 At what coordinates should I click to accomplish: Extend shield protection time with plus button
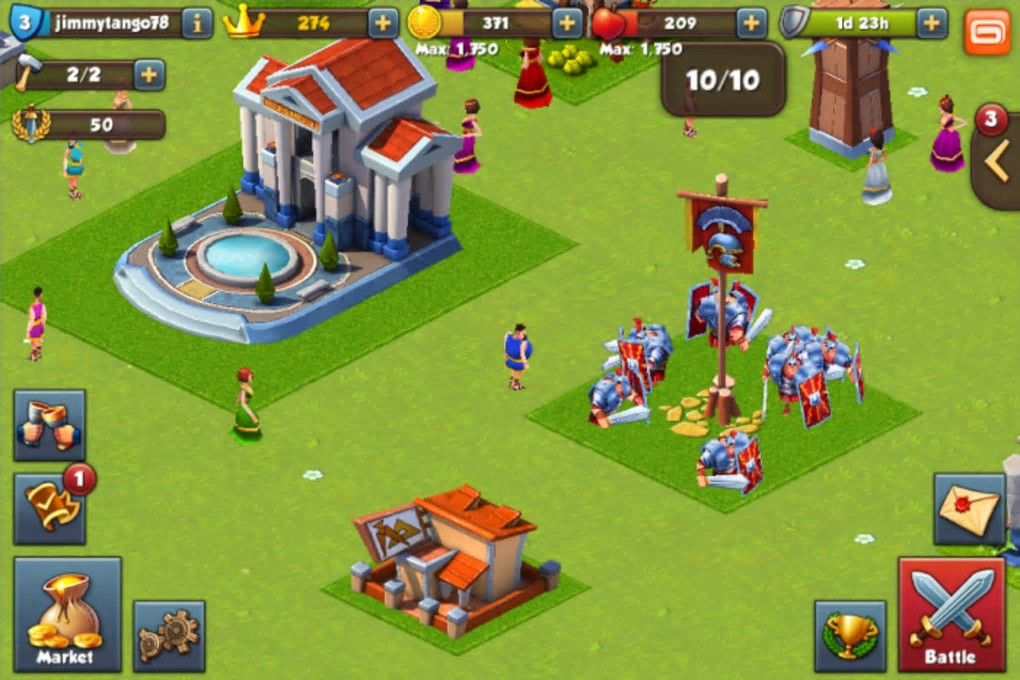(932, 23)
